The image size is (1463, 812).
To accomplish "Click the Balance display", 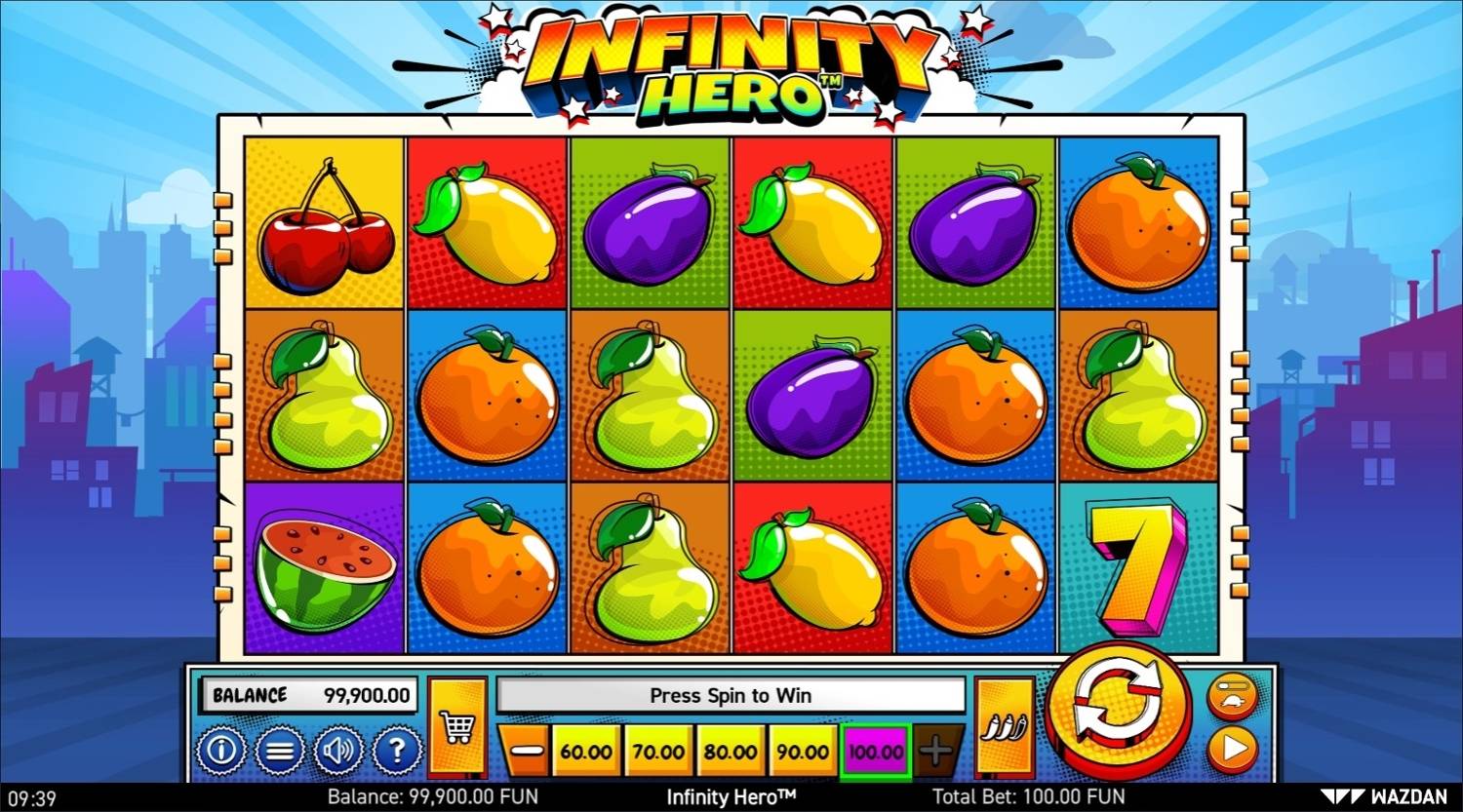I will coord(308,695).
